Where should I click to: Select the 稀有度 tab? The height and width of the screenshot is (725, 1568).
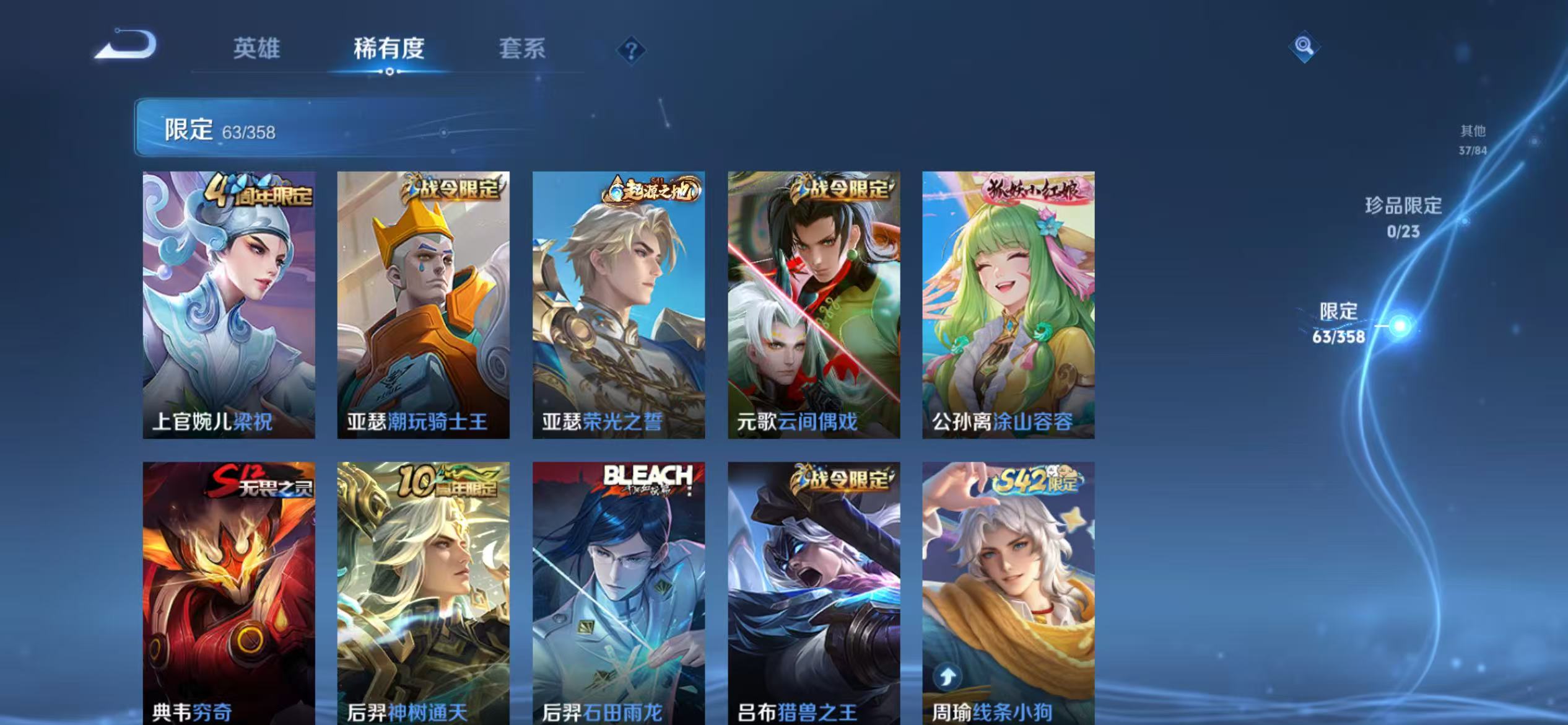click(390, 50)
